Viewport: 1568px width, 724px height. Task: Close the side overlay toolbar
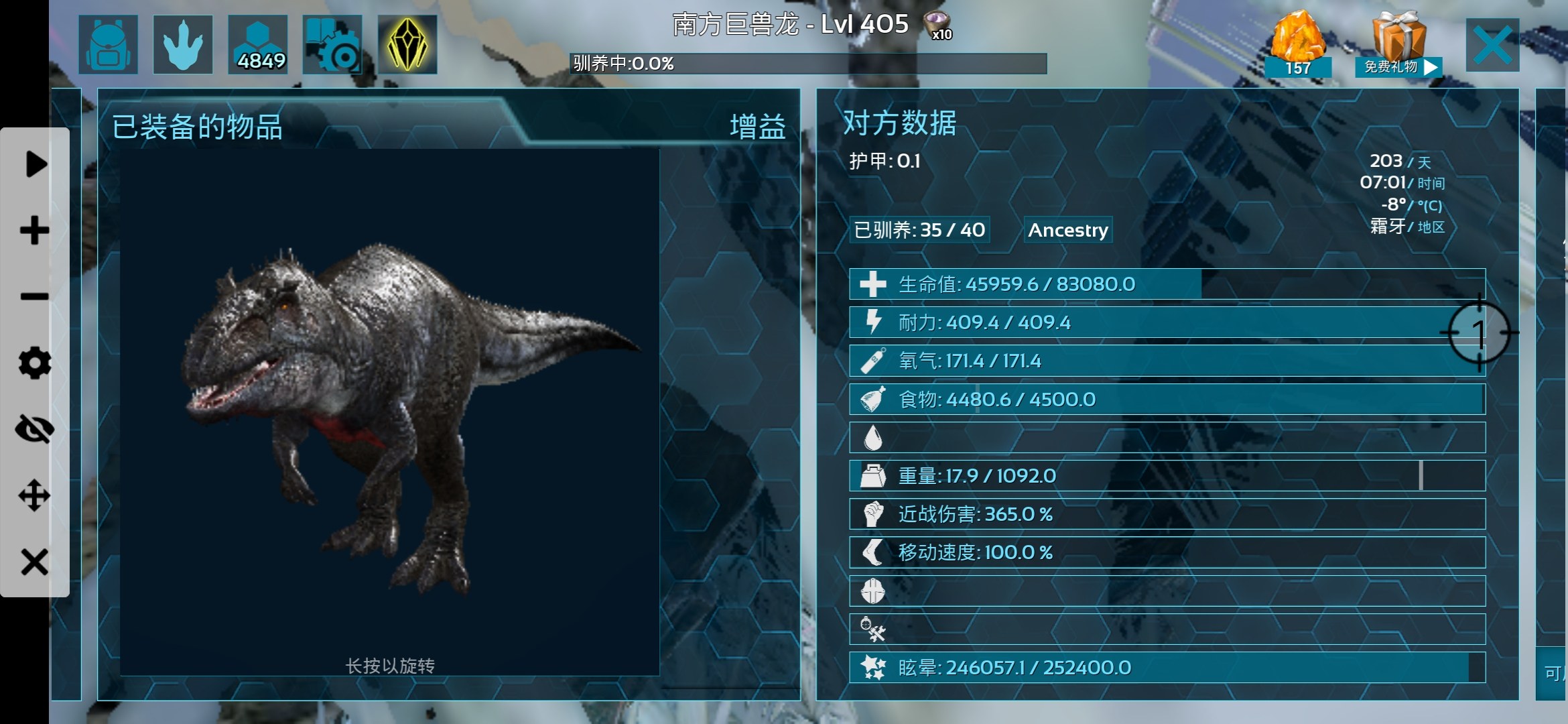tap(35, 562)
